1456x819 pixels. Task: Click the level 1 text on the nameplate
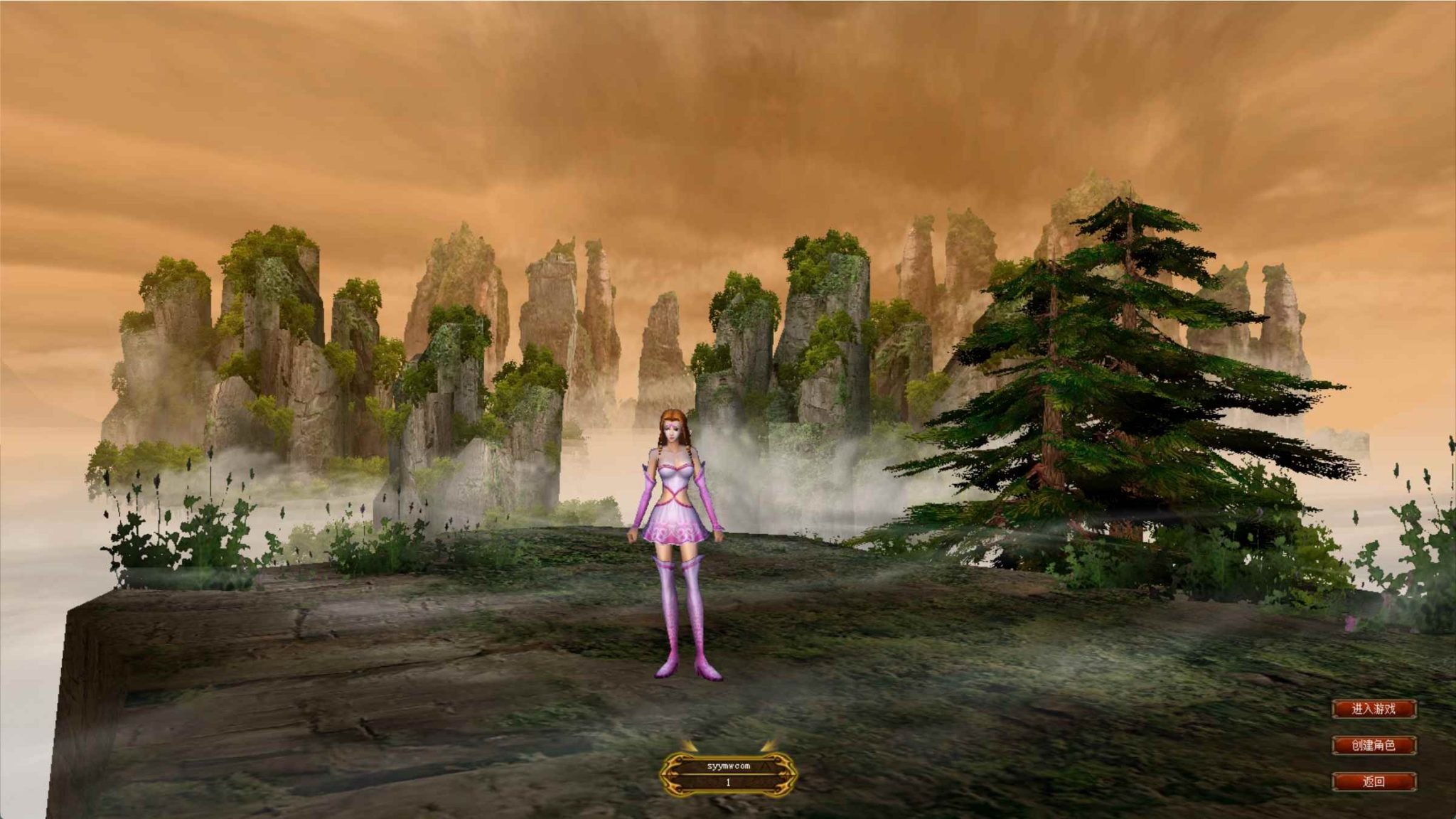pos(728,783)
